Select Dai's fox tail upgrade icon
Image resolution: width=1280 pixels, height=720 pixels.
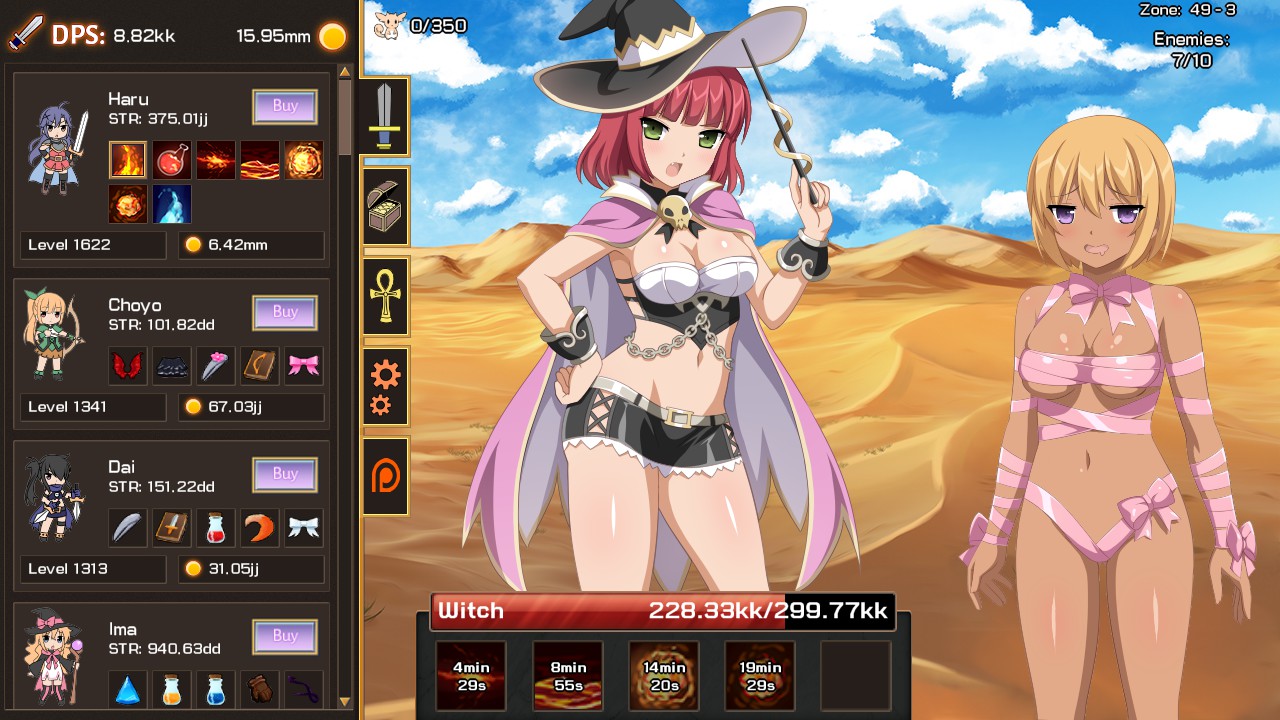coord(260,527)
